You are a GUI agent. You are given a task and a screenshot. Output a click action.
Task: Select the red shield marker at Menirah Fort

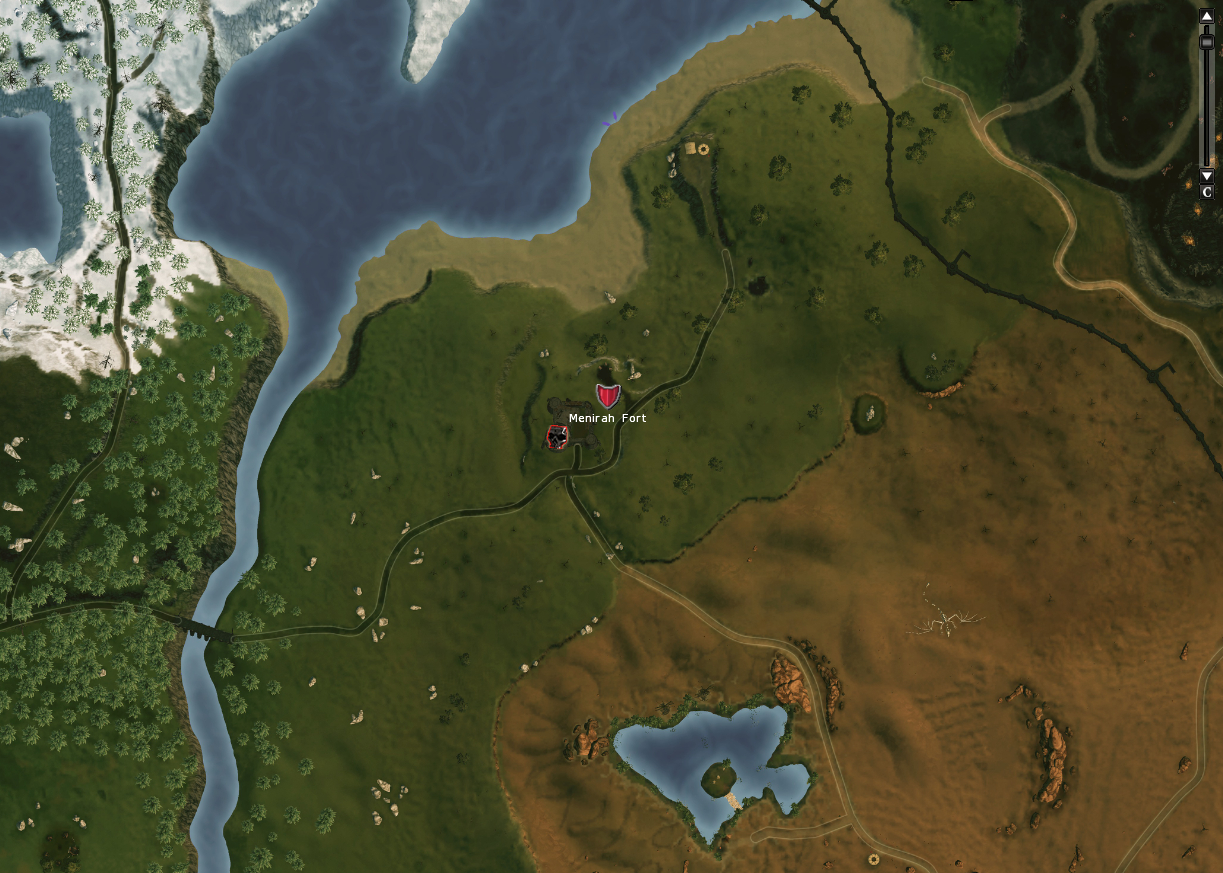607,394
